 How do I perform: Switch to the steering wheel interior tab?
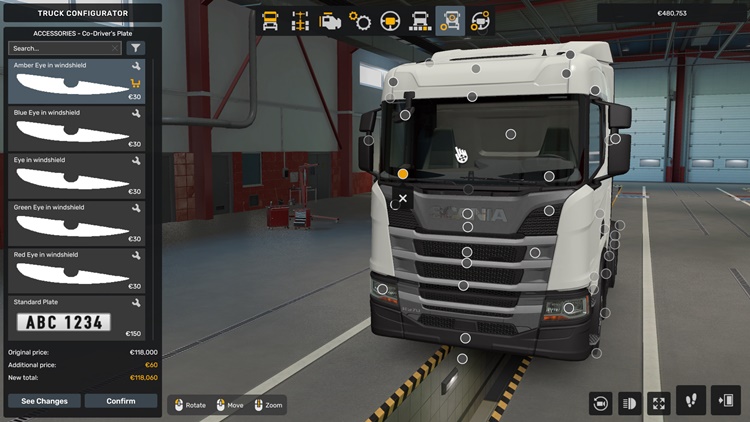pos(390,20)
